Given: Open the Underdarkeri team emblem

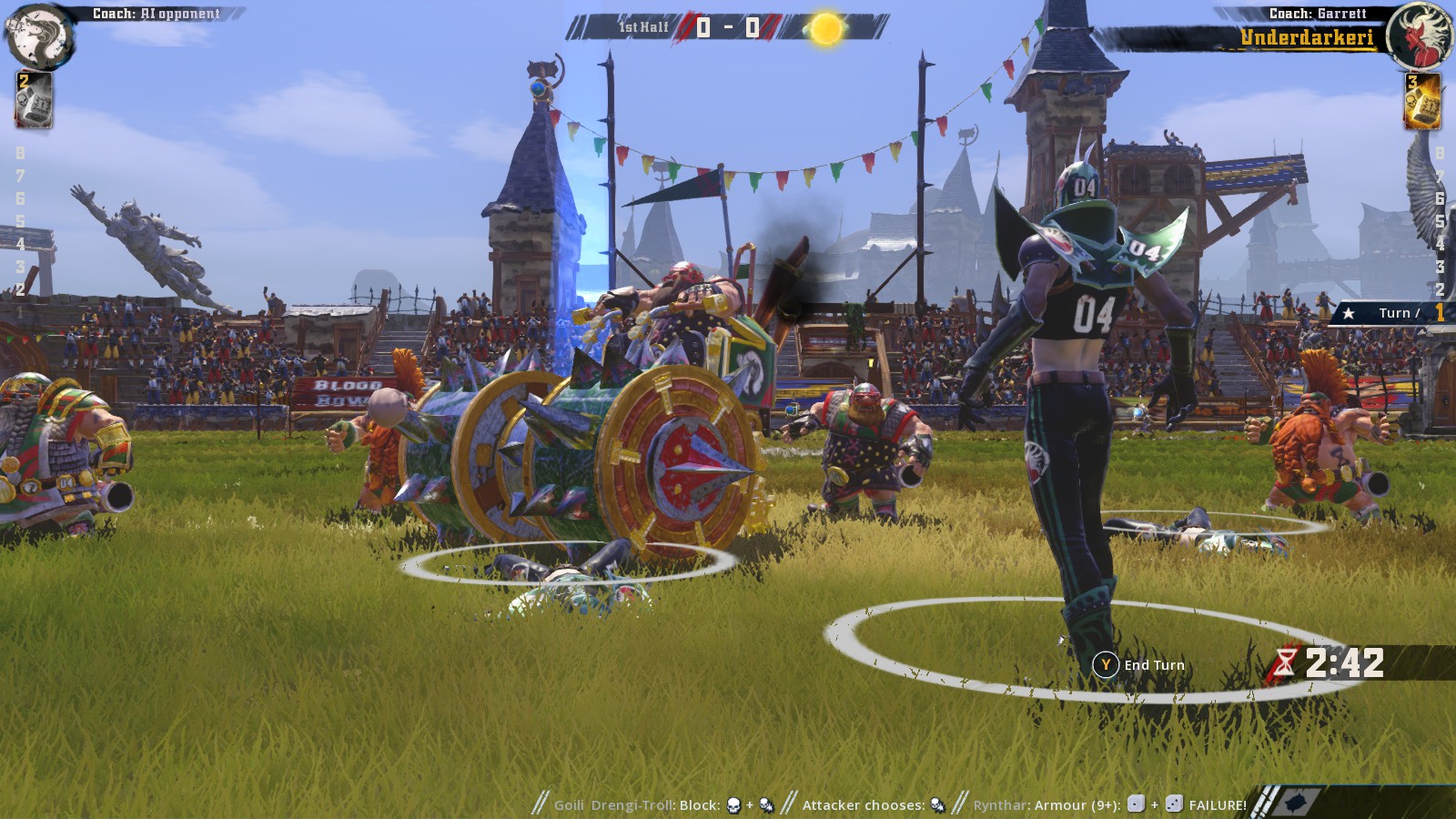Looking at the screenshot, I should 1420,36.
